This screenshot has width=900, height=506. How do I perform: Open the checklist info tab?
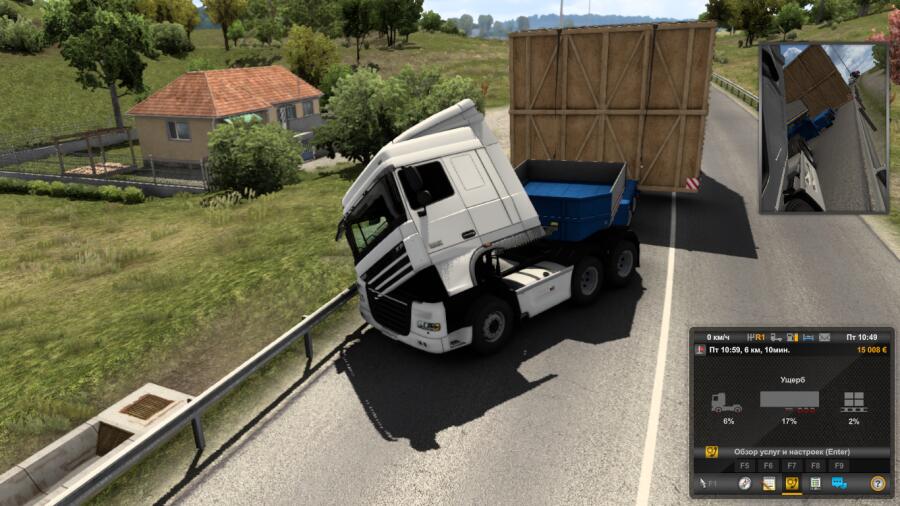(x=815, y=484)
